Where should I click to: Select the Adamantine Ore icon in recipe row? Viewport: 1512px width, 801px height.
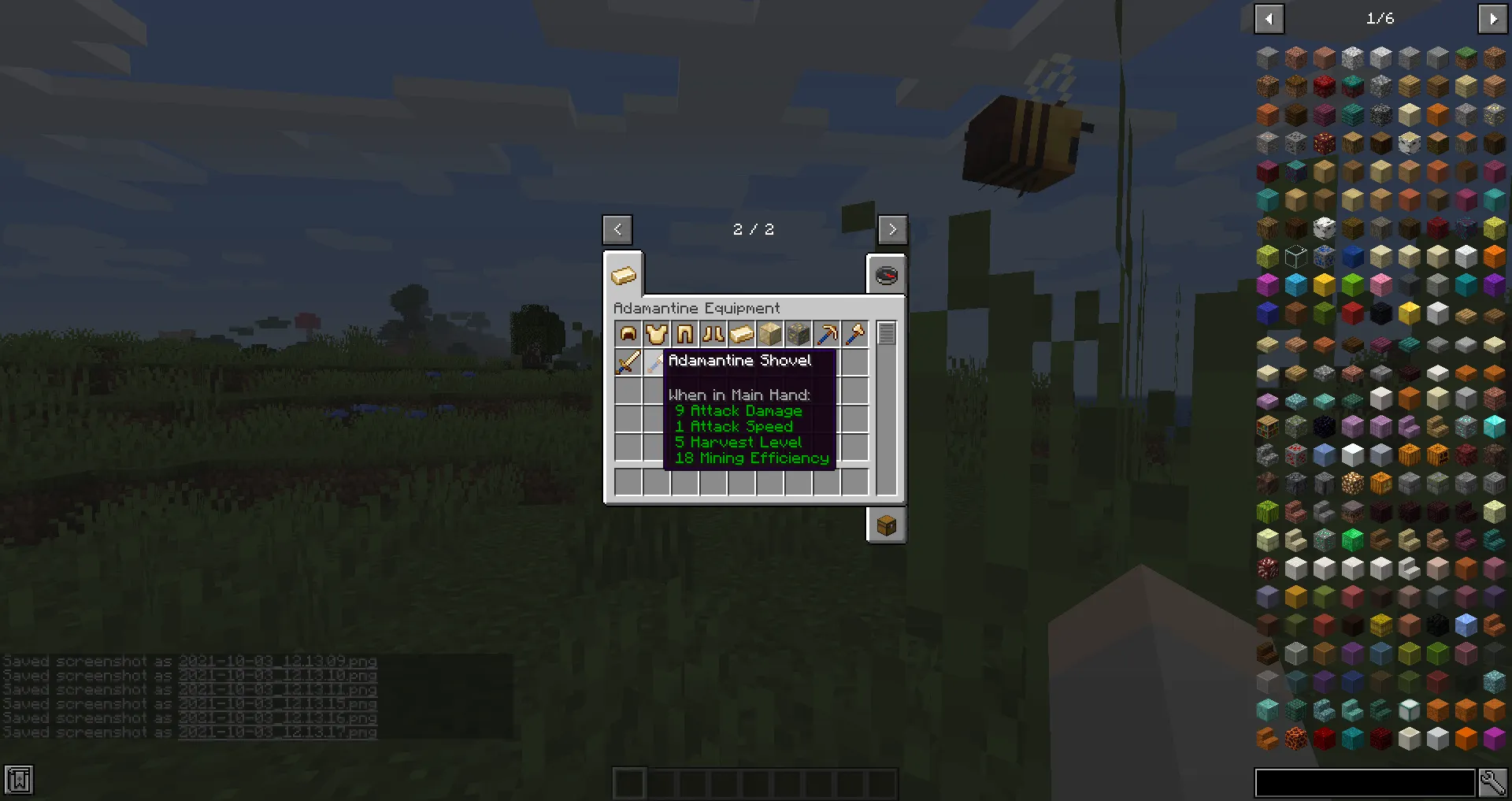click(x=798, y=334)
